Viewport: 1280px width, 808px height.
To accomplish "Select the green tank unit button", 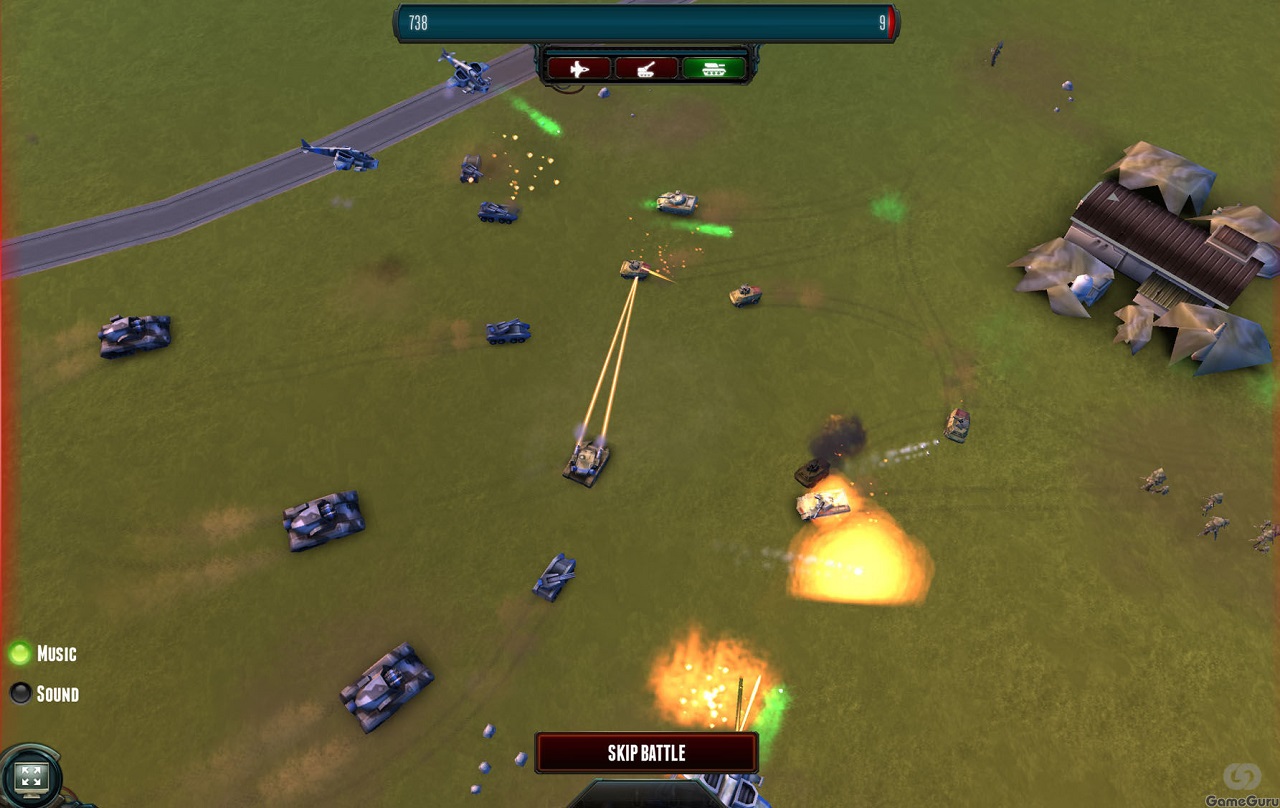I will (x=714, y=68).
